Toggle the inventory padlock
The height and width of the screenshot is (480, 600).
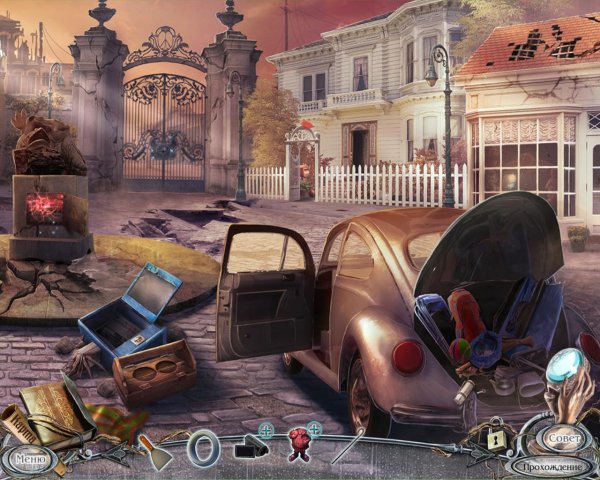coord(495,438)
